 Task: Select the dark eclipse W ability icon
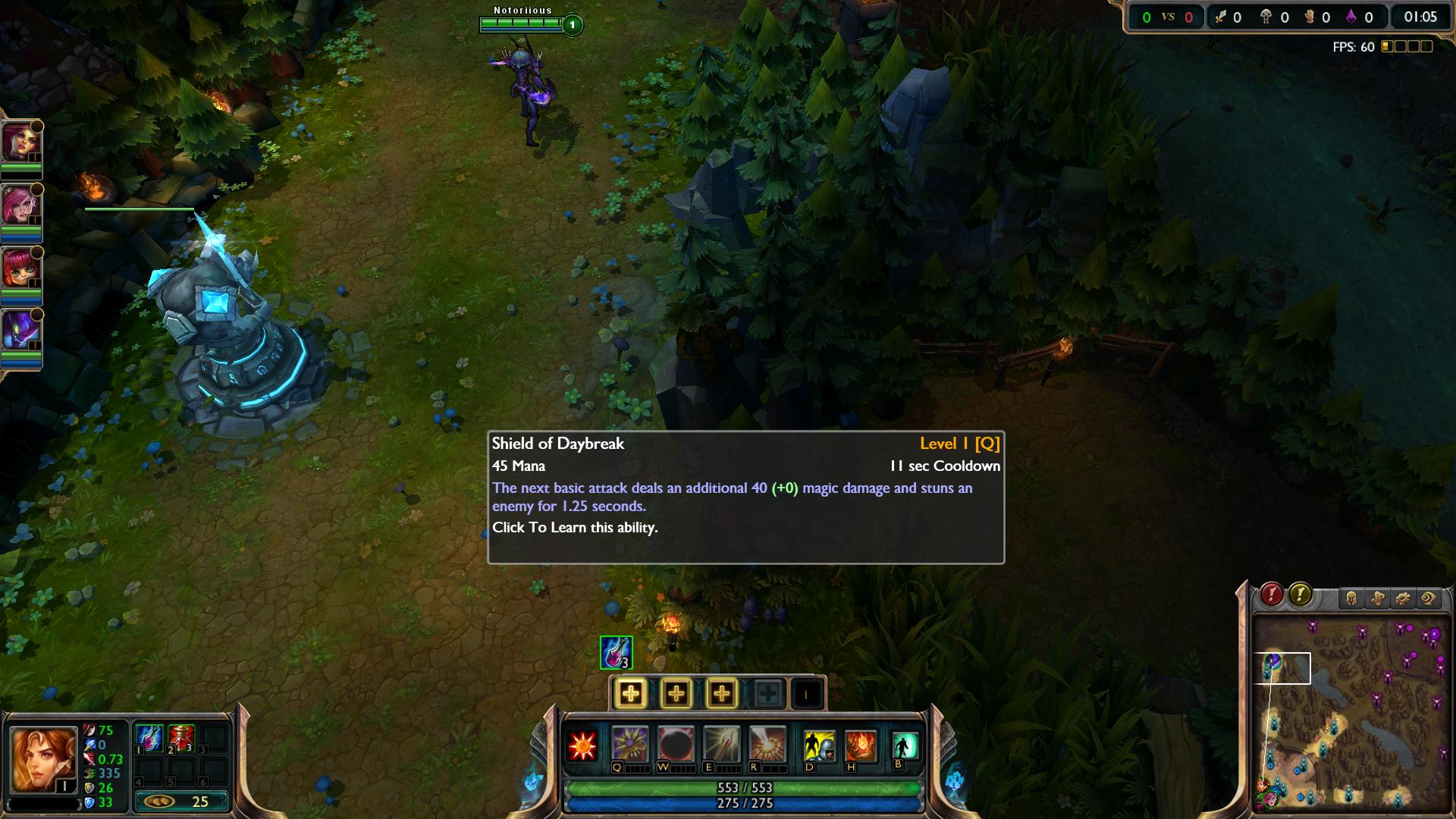click(x=676, y=744)
